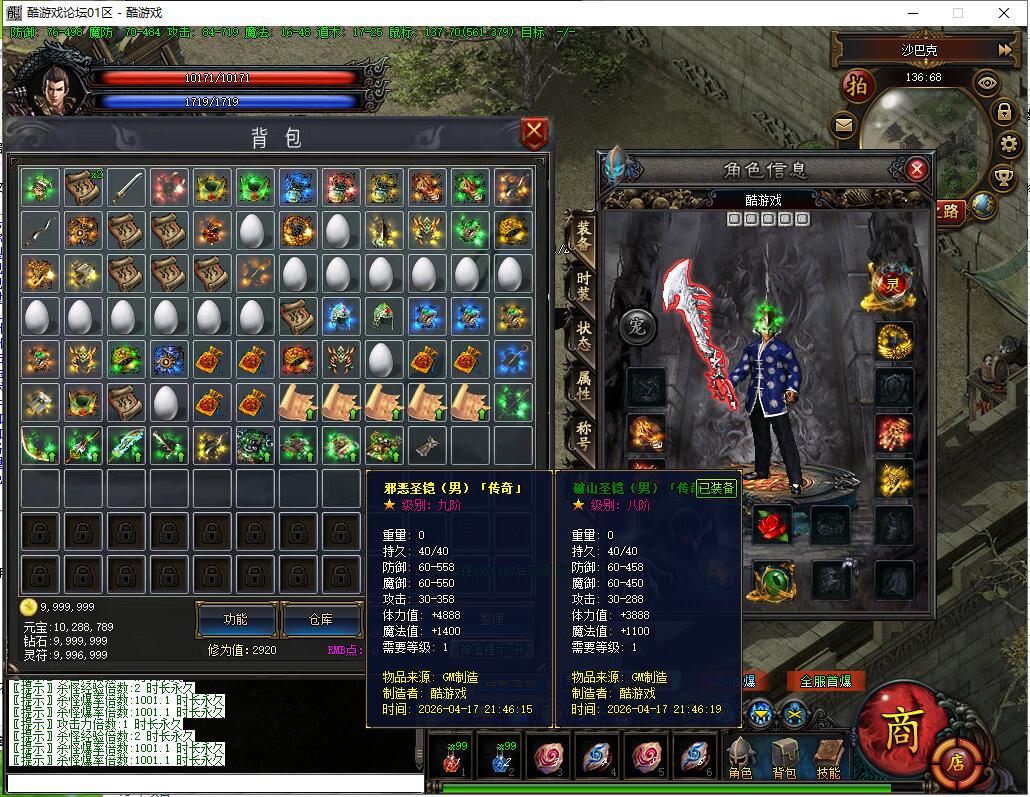Open the 仓库 warehouse from backpack
Screen dimensions: 1030x797
[x=320, y=620]
